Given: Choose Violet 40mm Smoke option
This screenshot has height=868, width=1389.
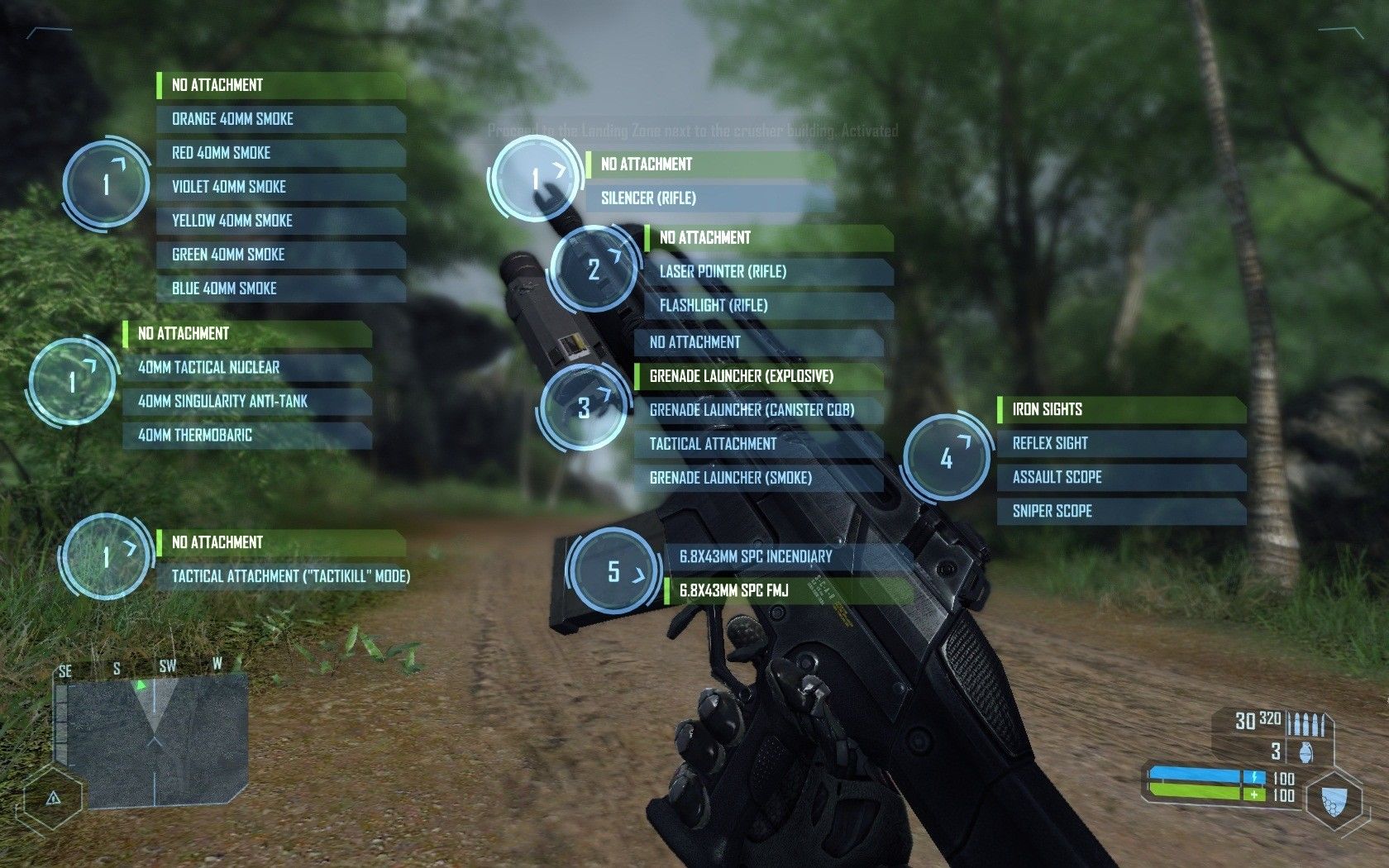Looking at the screenshot, I should point(279,187).
